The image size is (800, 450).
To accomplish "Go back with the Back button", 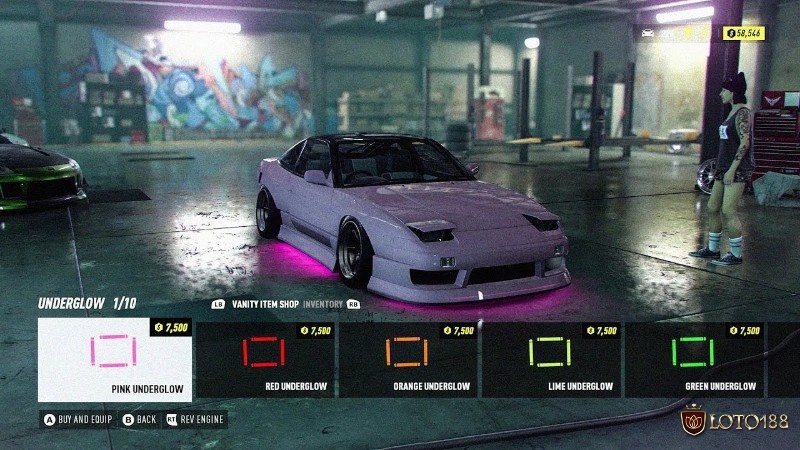I will 141,419.
